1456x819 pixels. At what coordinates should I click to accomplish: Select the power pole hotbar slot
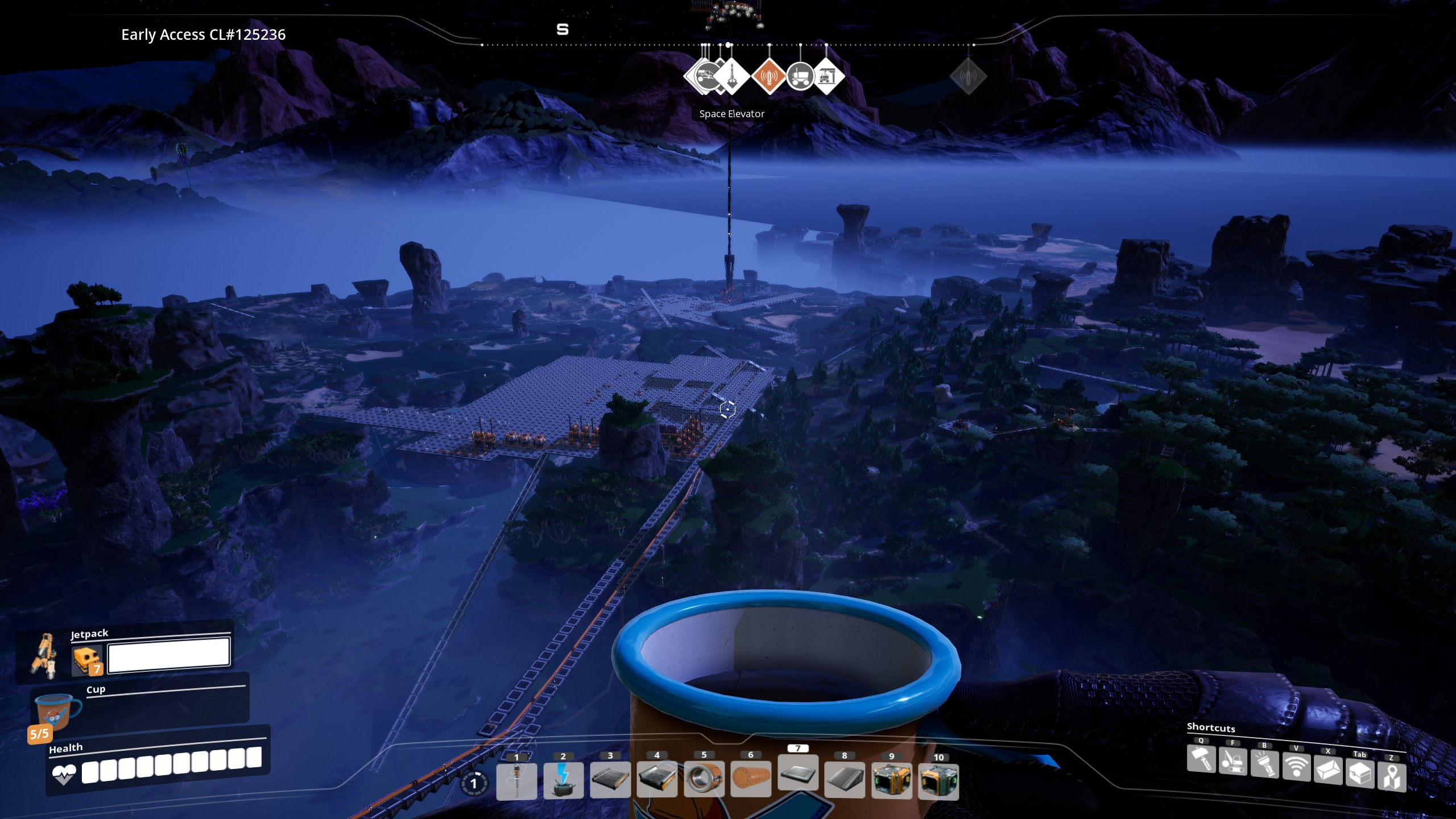(x=516, y=780)
